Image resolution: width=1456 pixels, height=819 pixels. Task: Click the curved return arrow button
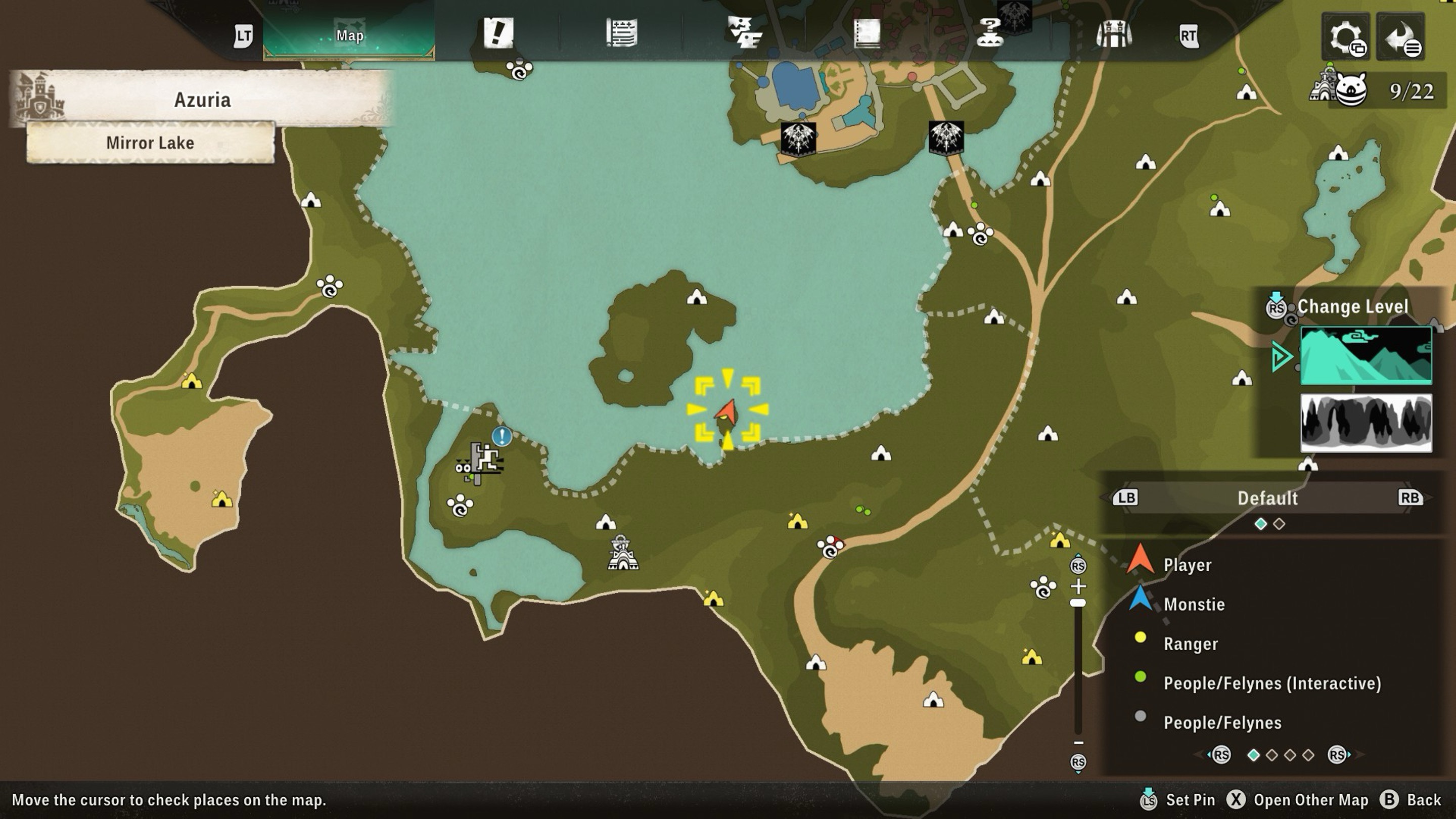[1400, 37]
